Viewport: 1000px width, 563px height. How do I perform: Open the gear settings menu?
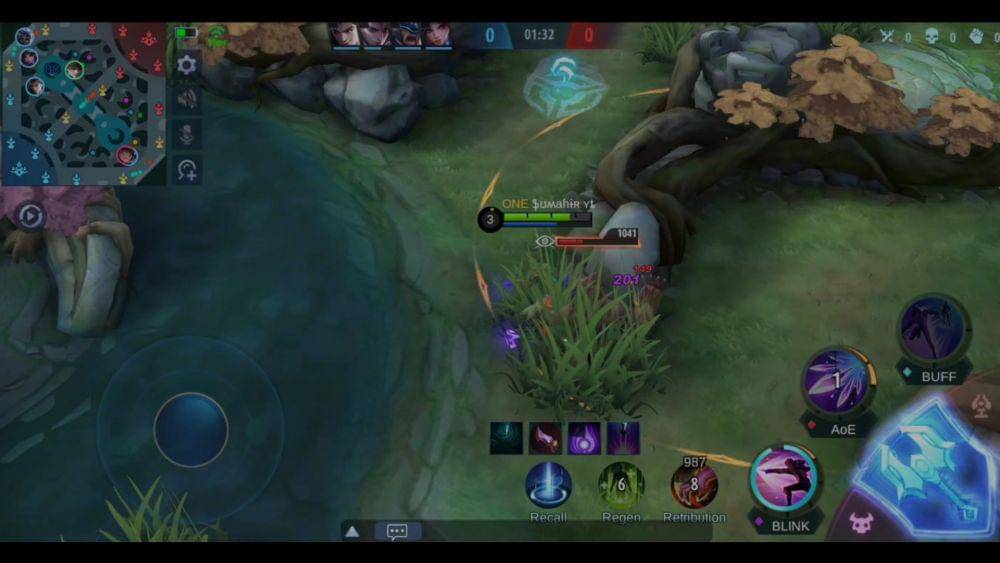pos(187,66)
